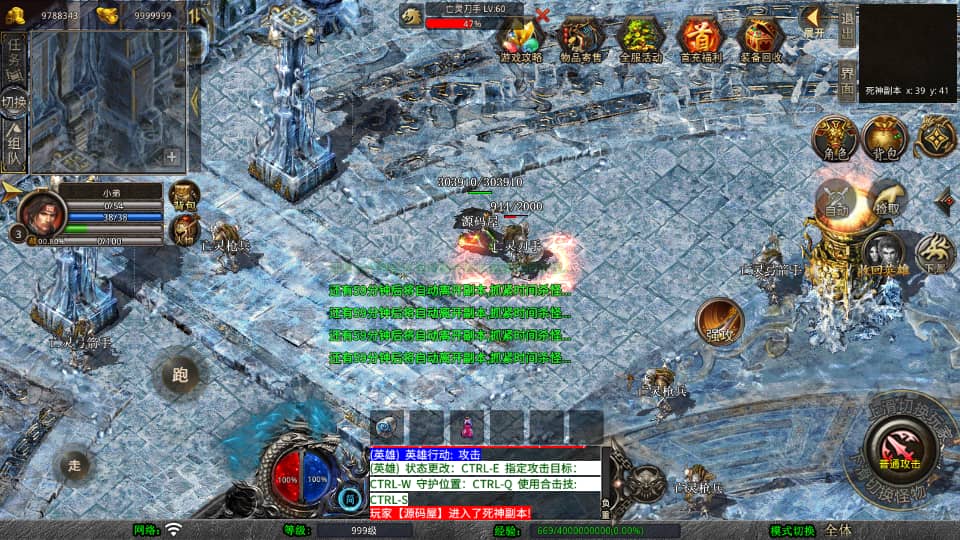Click the 展开 expand arrow button
This screenshot has height=540, width=960.
click(813, 20)
